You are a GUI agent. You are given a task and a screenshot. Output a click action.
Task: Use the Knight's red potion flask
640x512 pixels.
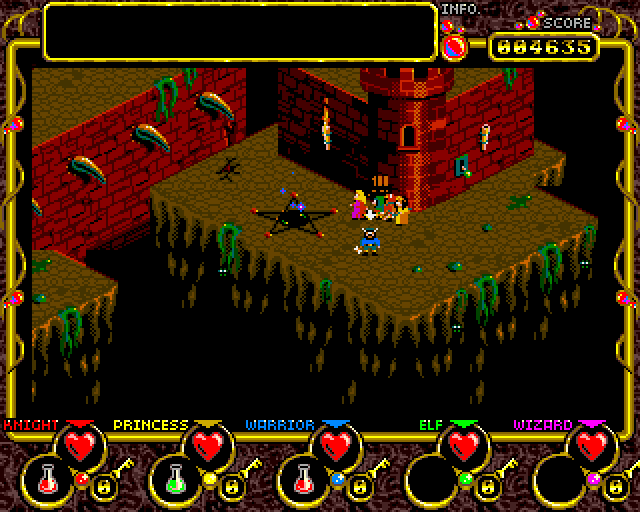48,481
